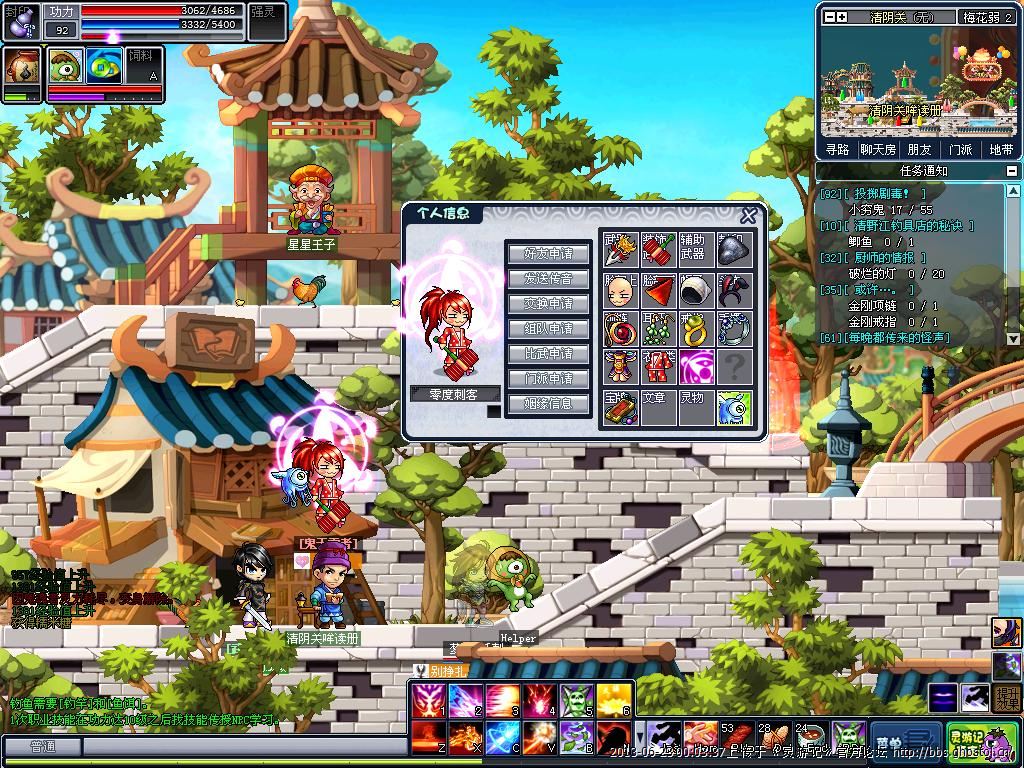Click the 发送传音 whisper button
Viewport: 1024px width, 768px height.
pyautogui.click(x=548, y=279)
